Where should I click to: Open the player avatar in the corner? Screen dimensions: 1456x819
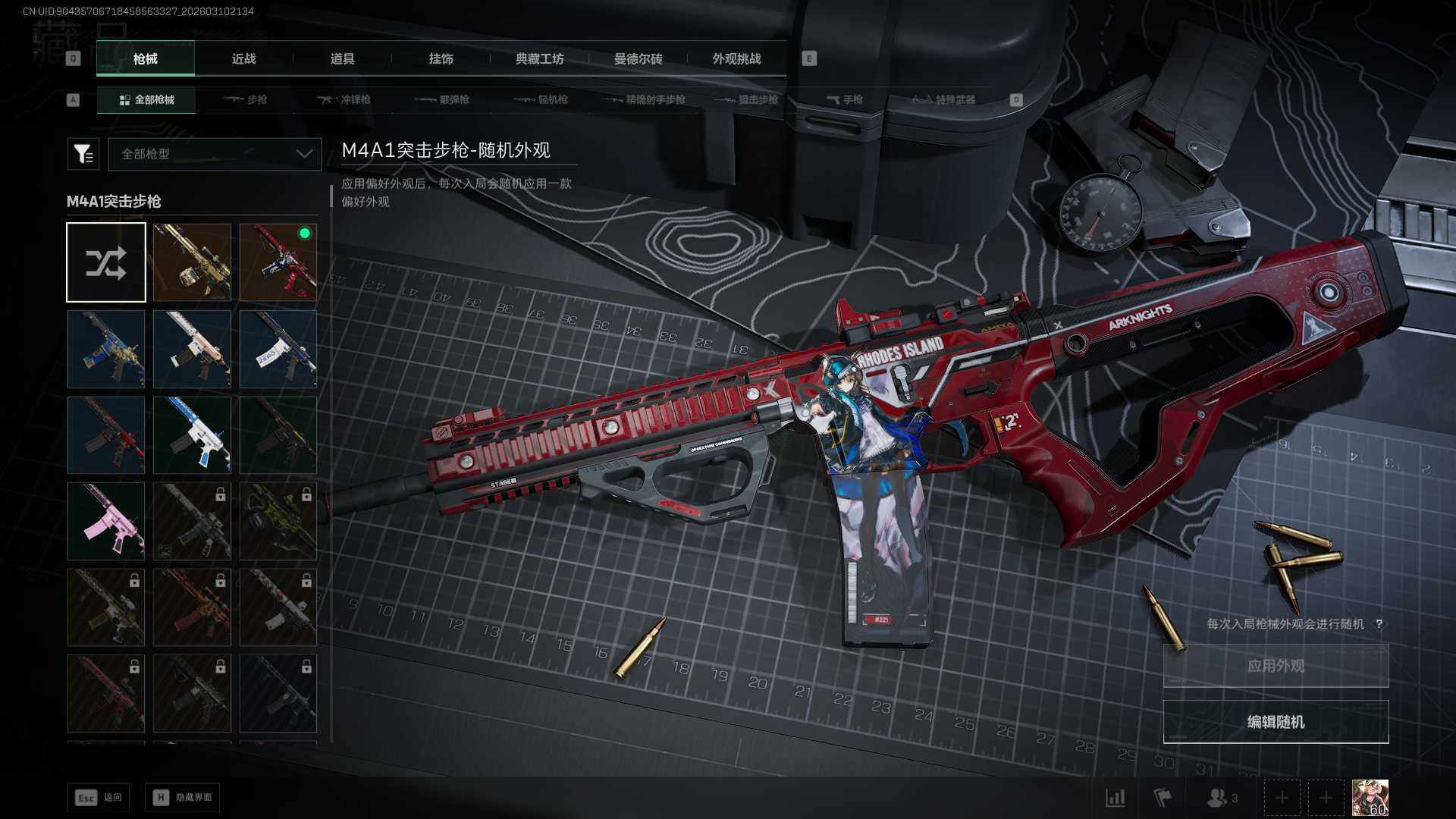(x=1370, y=798)
